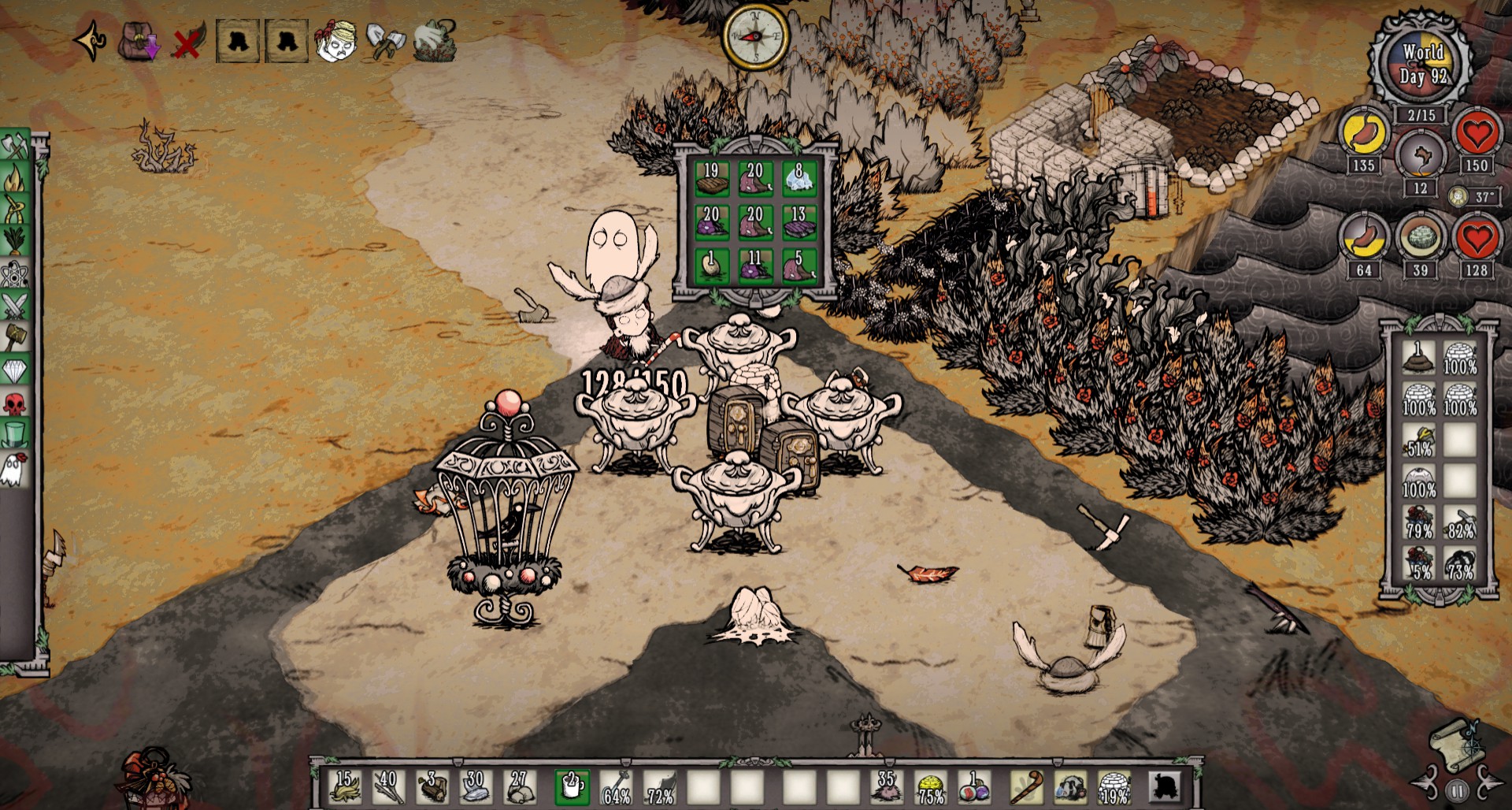Take the stack of 19 from icebox
The width and height of the screenshot is (1512, 810).
(711, 178)
